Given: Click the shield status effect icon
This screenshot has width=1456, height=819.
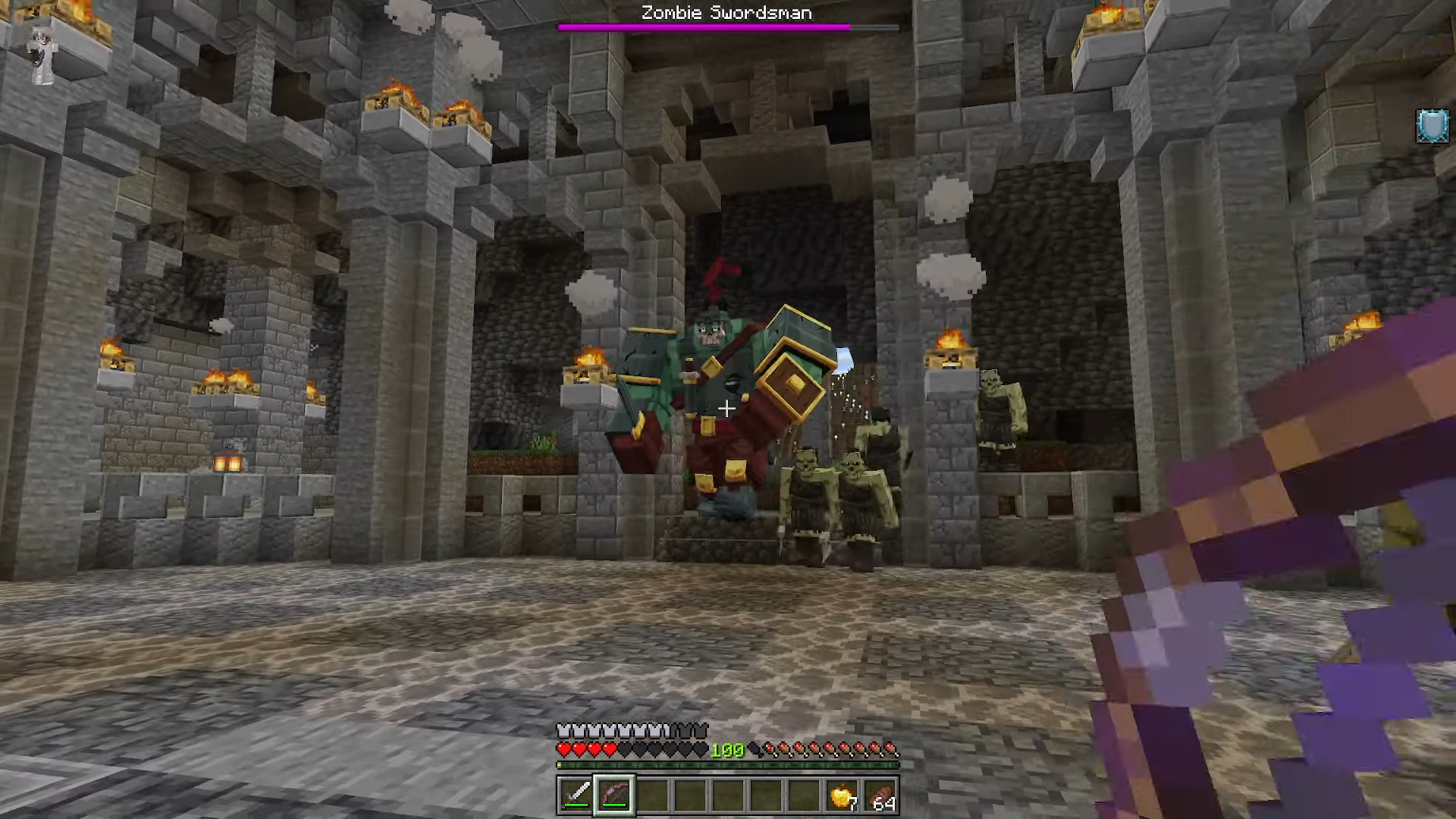Looking at the screenshot, I should tap(1432, 126).
